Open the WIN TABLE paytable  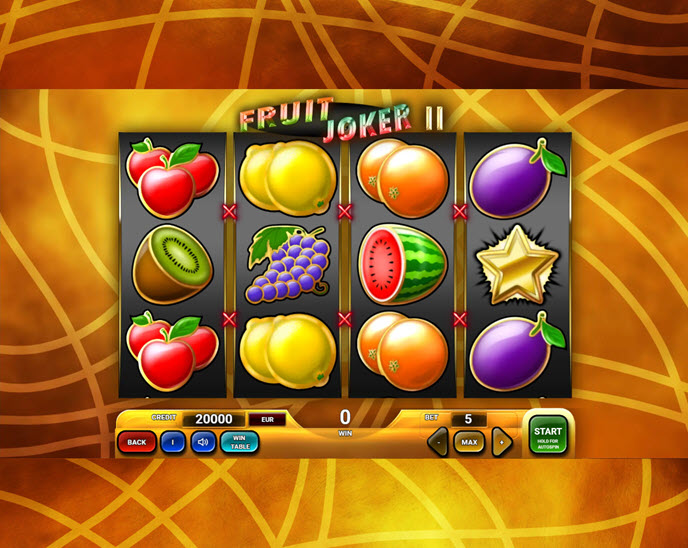[x=240, y=441]
